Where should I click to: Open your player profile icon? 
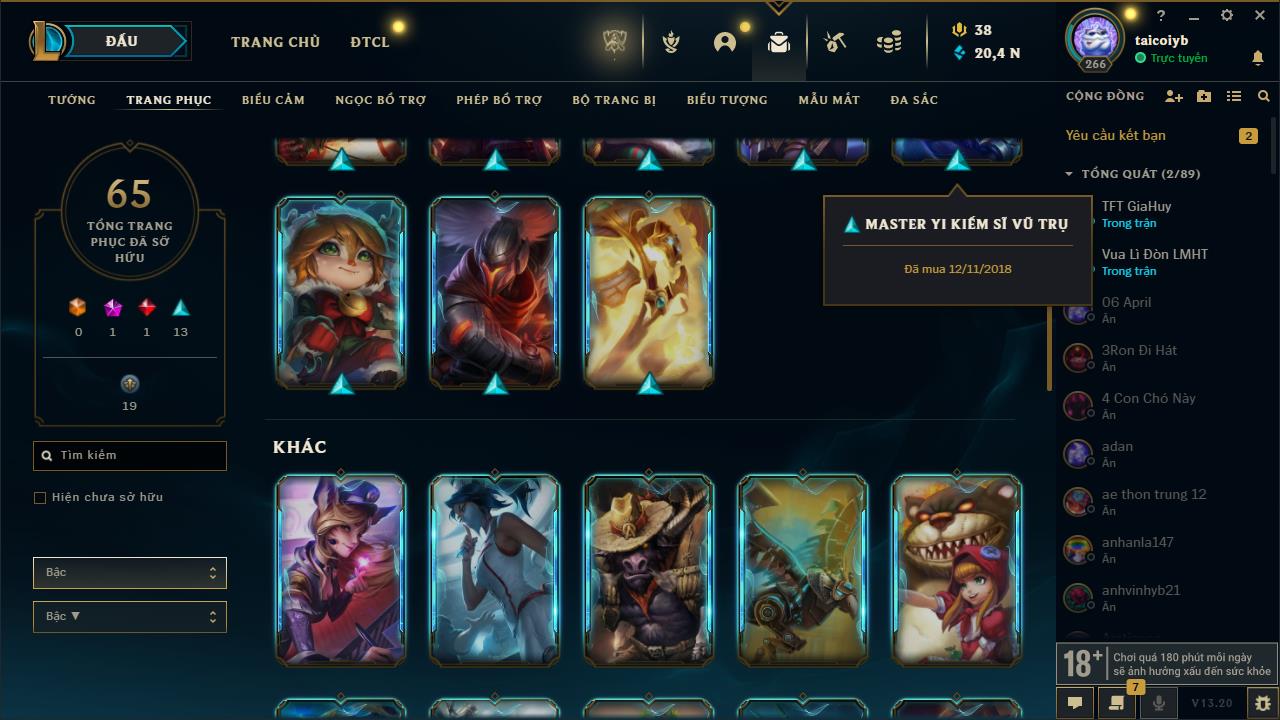click(723, 41)
